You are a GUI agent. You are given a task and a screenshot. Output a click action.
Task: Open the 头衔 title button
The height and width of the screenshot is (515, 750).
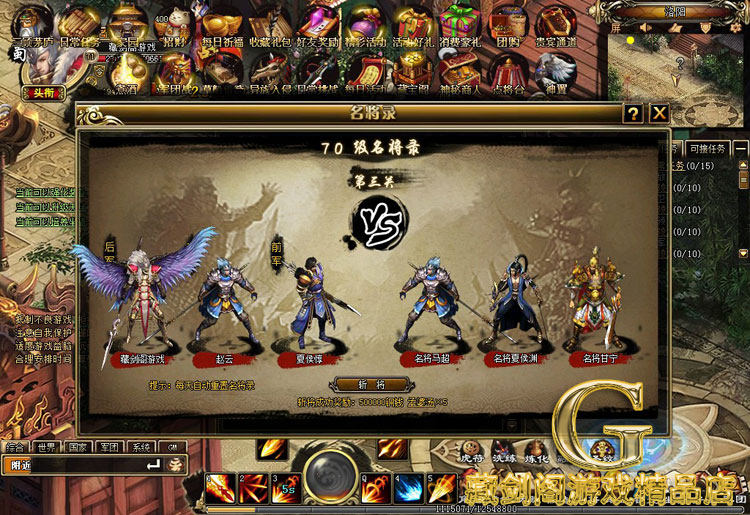tap(37, 93)
